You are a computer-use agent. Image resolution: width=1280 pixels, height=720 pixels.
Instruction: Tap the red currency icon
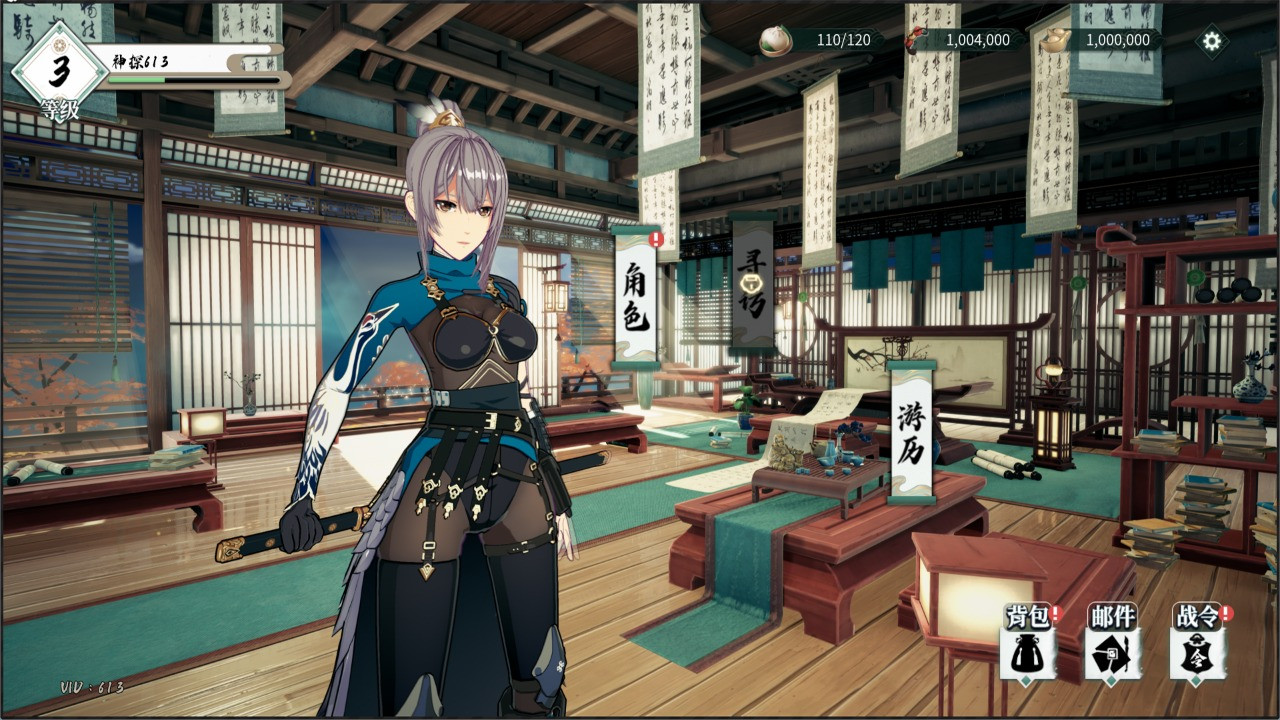coord(915,40)
